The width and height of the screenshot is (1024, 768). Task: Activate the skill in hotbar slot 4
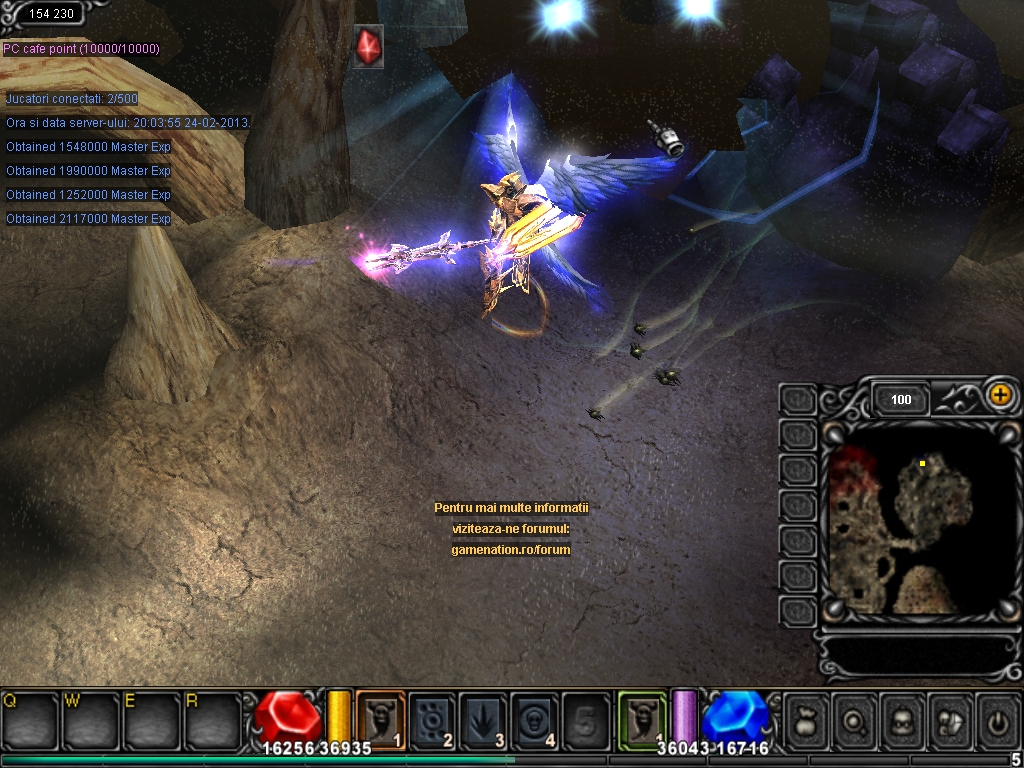536,719
